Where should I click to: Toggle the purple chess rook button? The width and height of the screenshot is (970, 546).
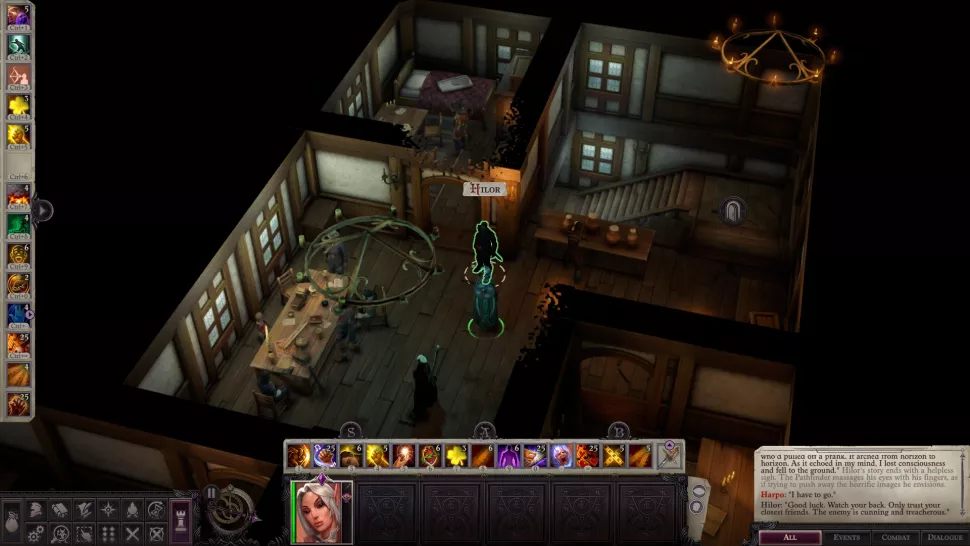pos(181,521)
